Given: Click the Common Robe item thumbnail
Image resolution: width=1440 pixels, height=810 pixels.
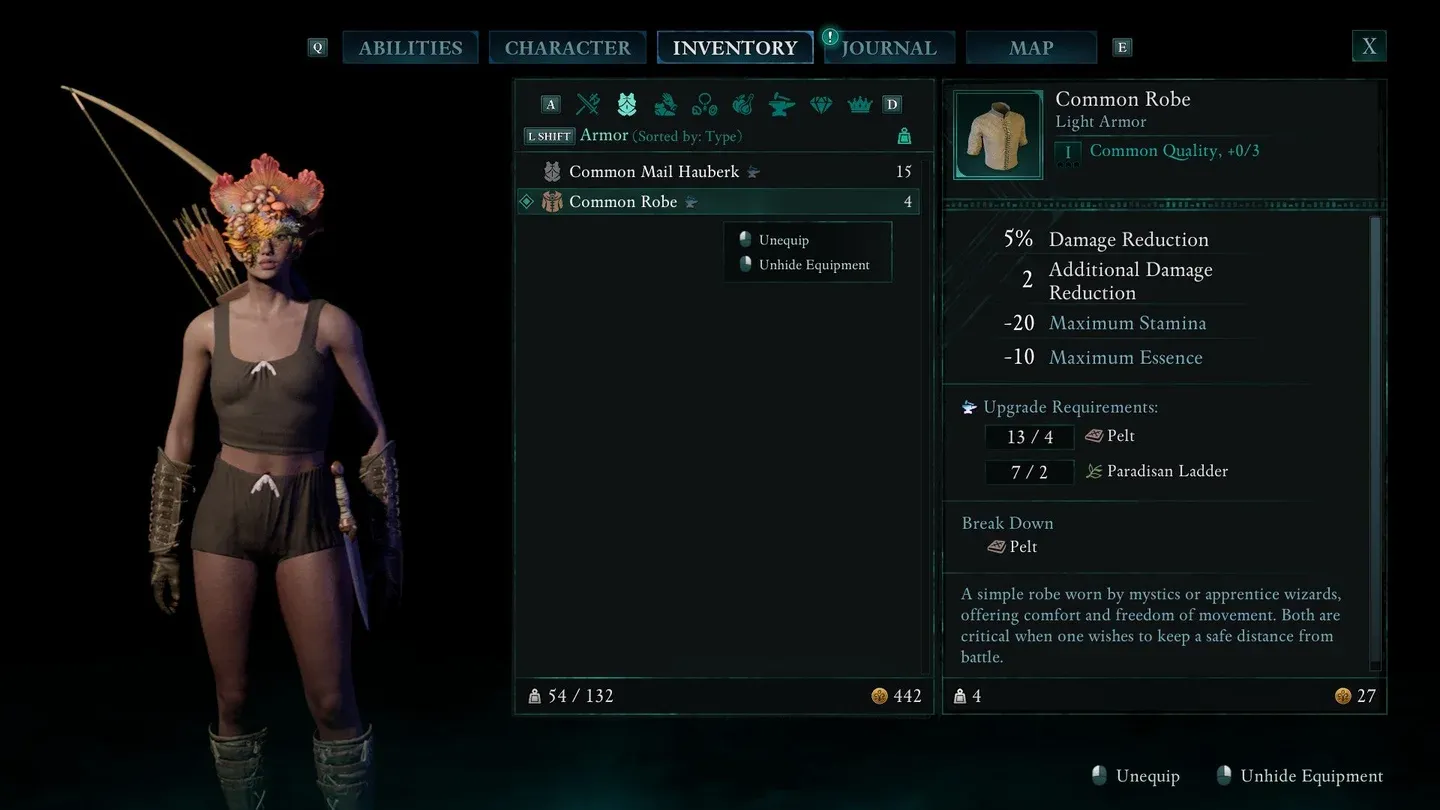Looking at the screenshot, I should coord(998,135).
